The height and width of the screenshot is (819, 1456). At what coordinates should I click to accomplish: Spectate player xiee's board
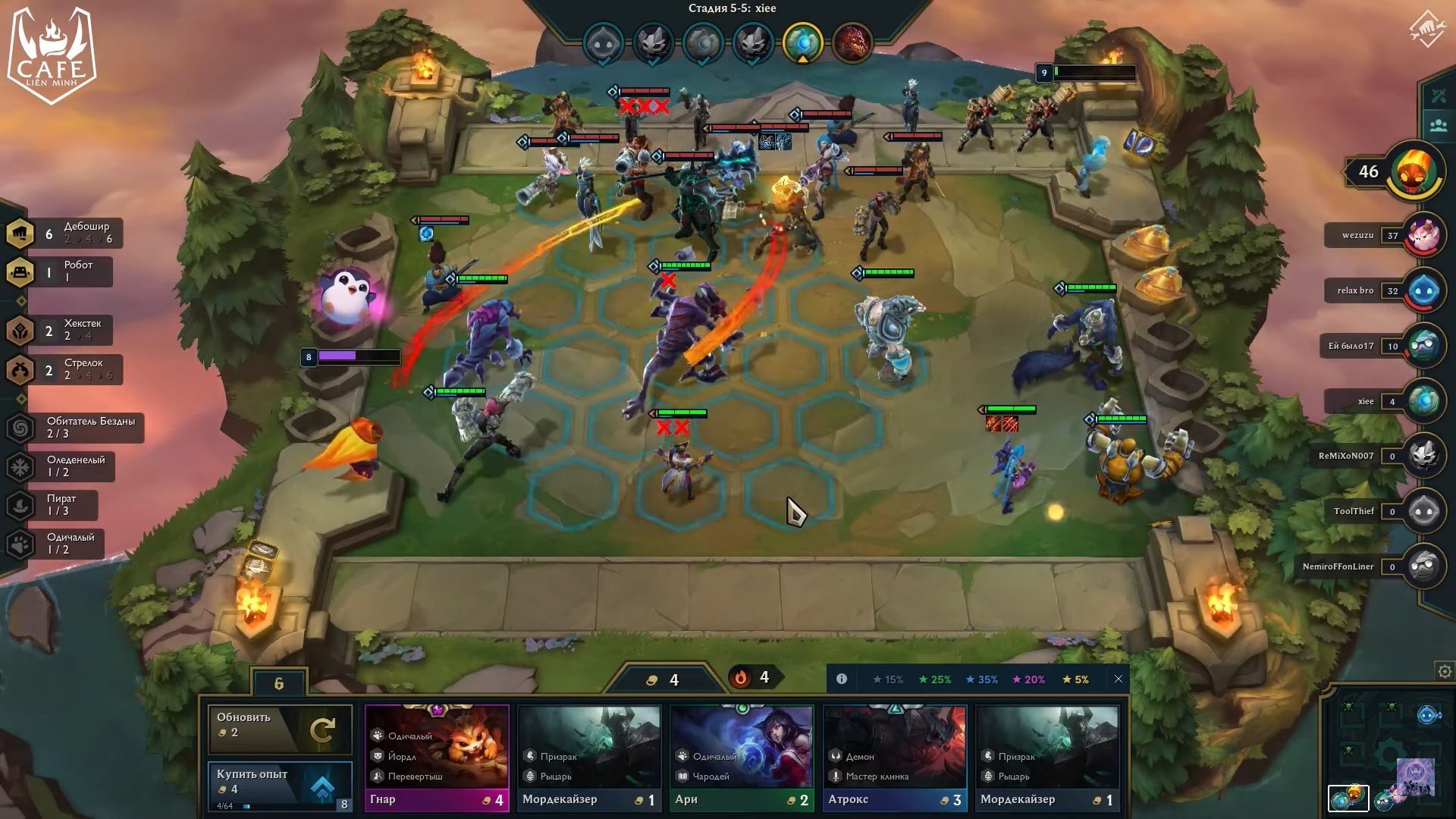1423,401
